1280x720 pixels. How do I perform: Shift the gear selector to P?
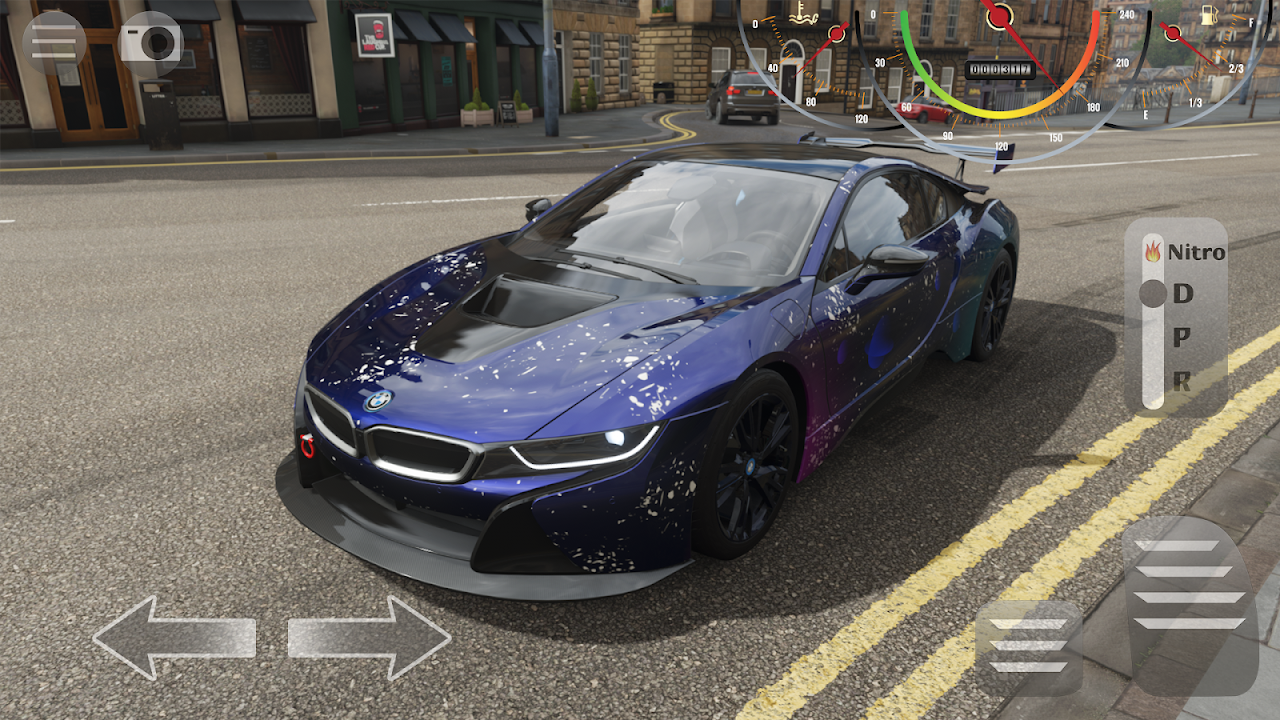[x=1182, y=338]
